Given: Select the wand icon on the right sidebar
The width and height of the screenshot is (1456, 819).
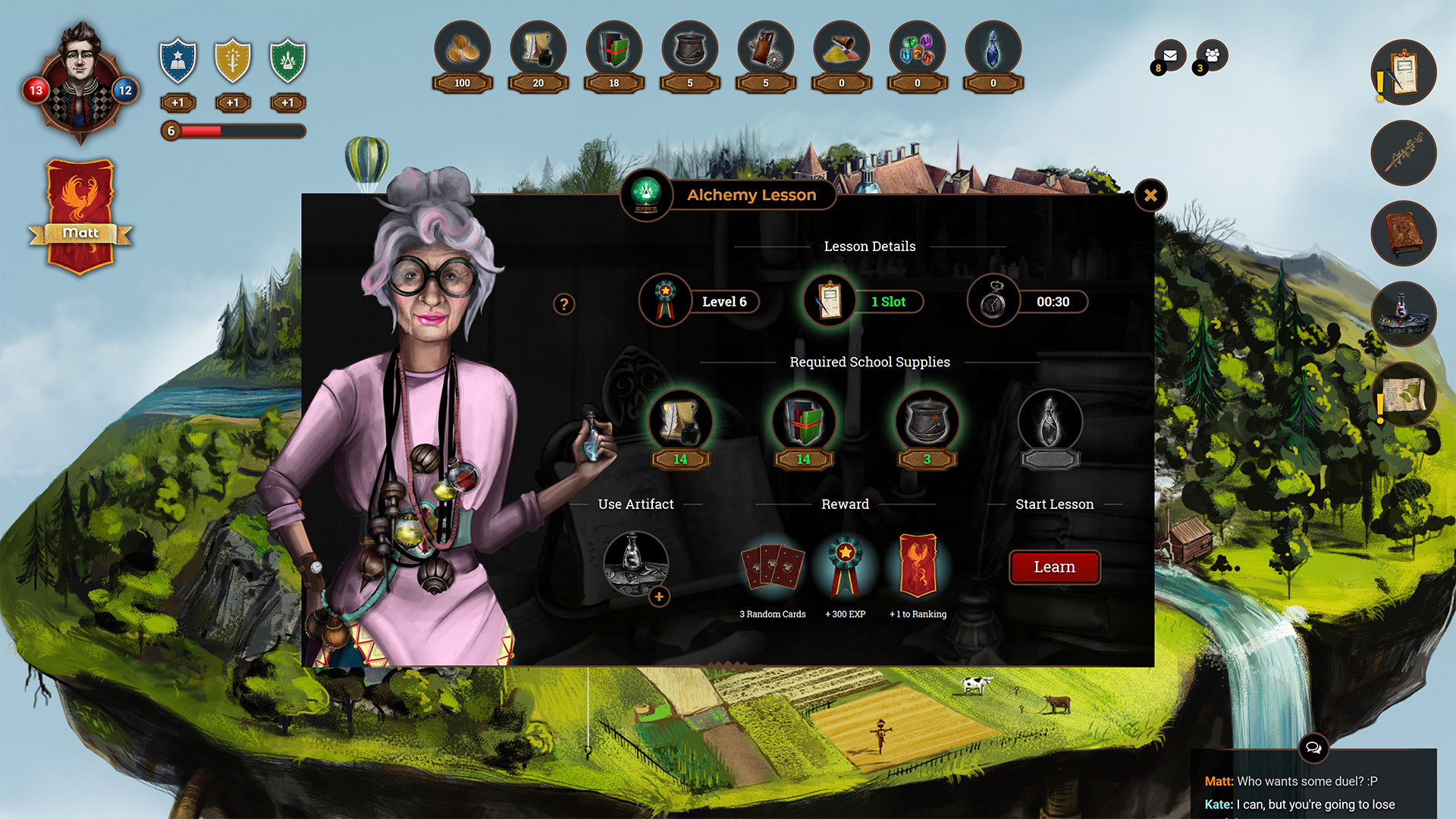Looking at the screenshot, I should pos(1402,153).
